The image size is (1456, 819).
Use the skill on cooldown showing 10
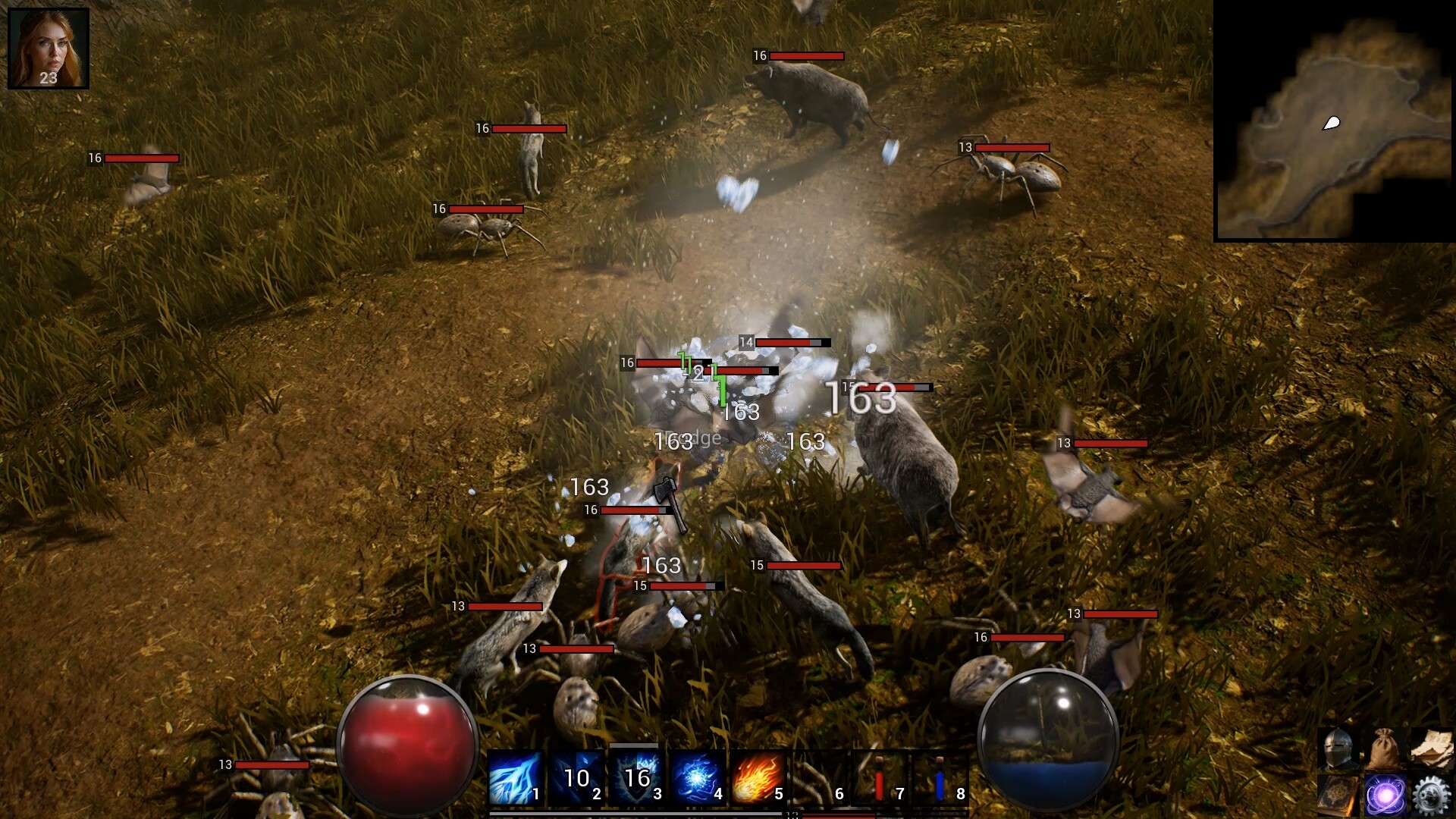tap(576, 777)
